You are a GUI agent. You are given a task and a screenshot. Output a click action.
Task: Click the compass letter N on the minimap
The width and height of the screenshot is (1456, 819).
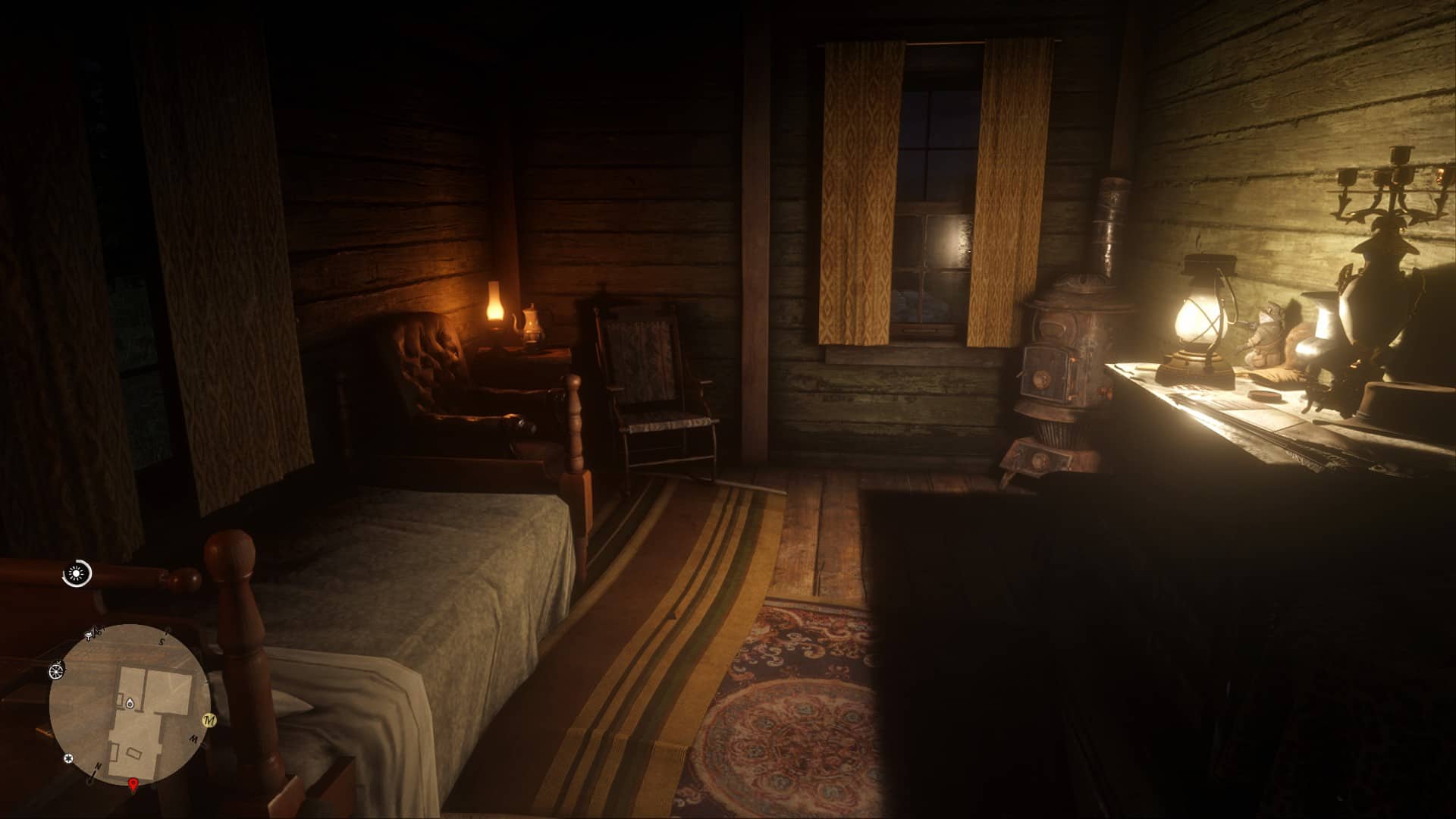pyautogui.click(x=98, y=766)
